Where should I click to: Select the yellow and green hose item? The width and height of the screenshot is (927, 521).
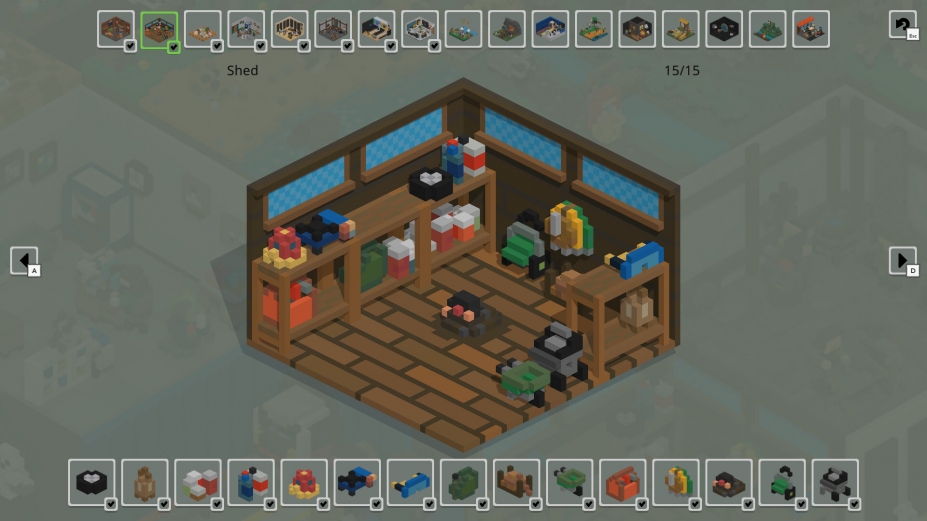(675, 482)
